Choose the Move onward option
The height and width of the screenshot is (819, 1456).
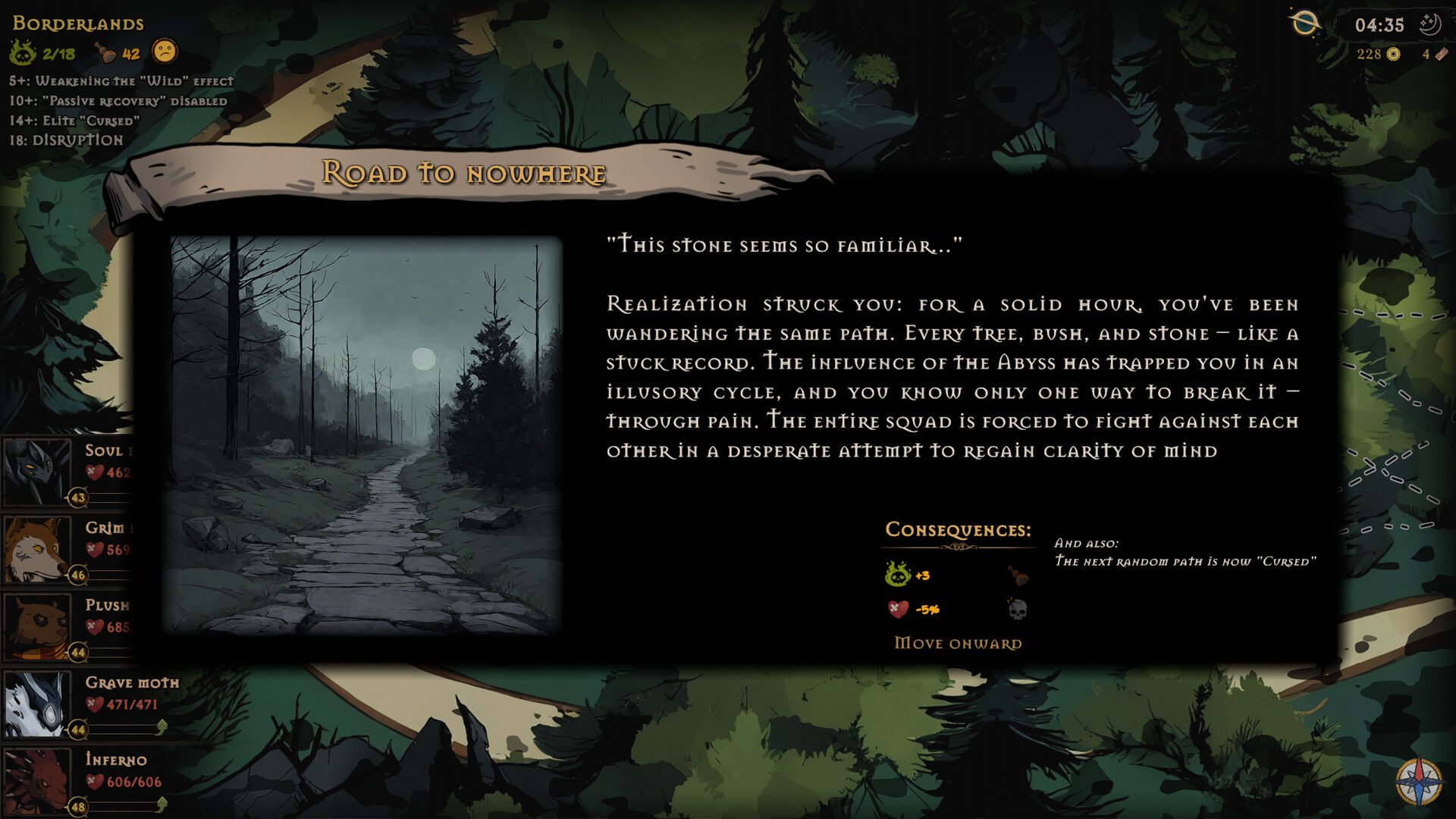pos(958,643)
